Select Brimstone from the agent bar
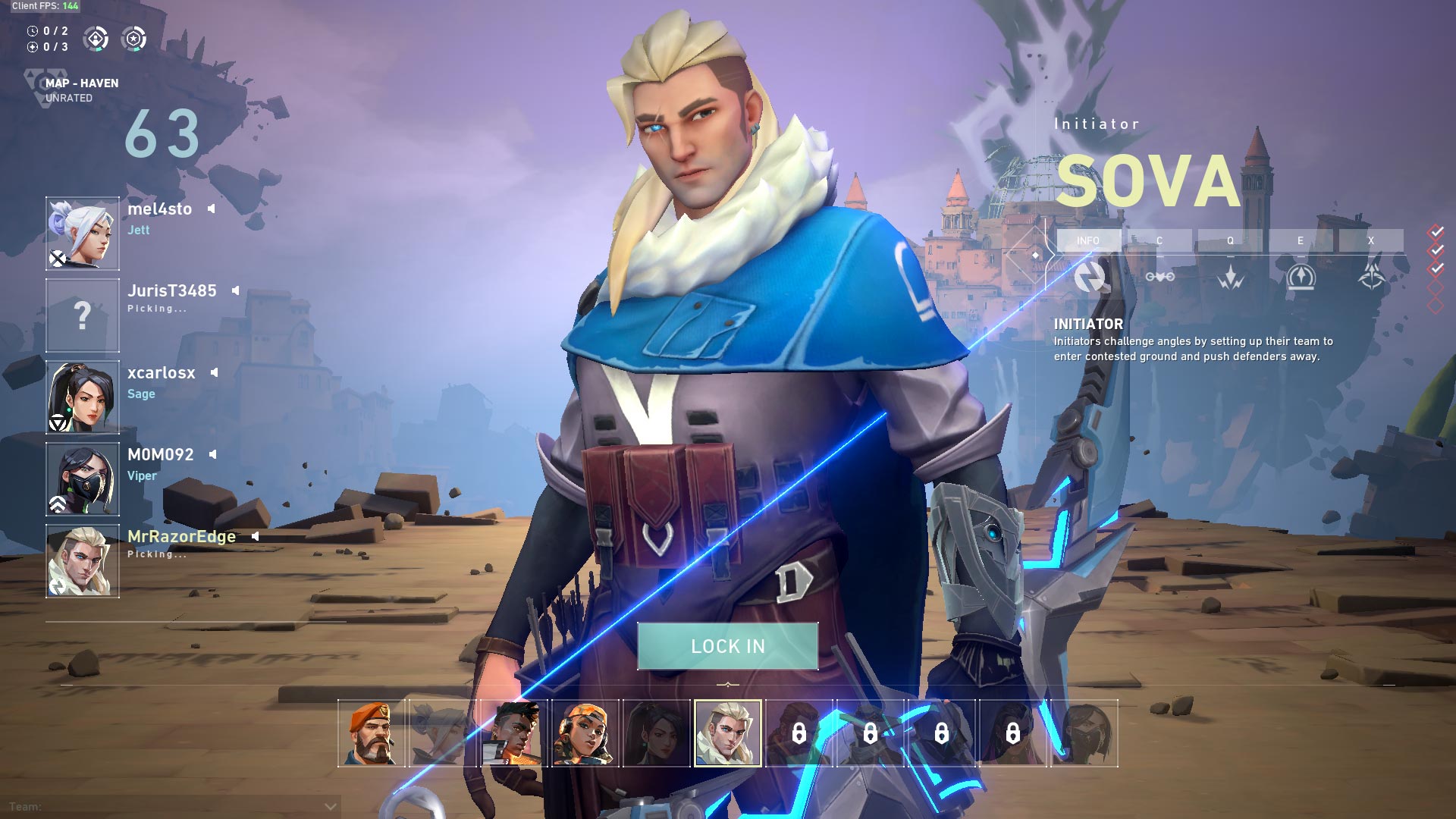The height and width of the screenshot is (819, 1456). (372, 733)
